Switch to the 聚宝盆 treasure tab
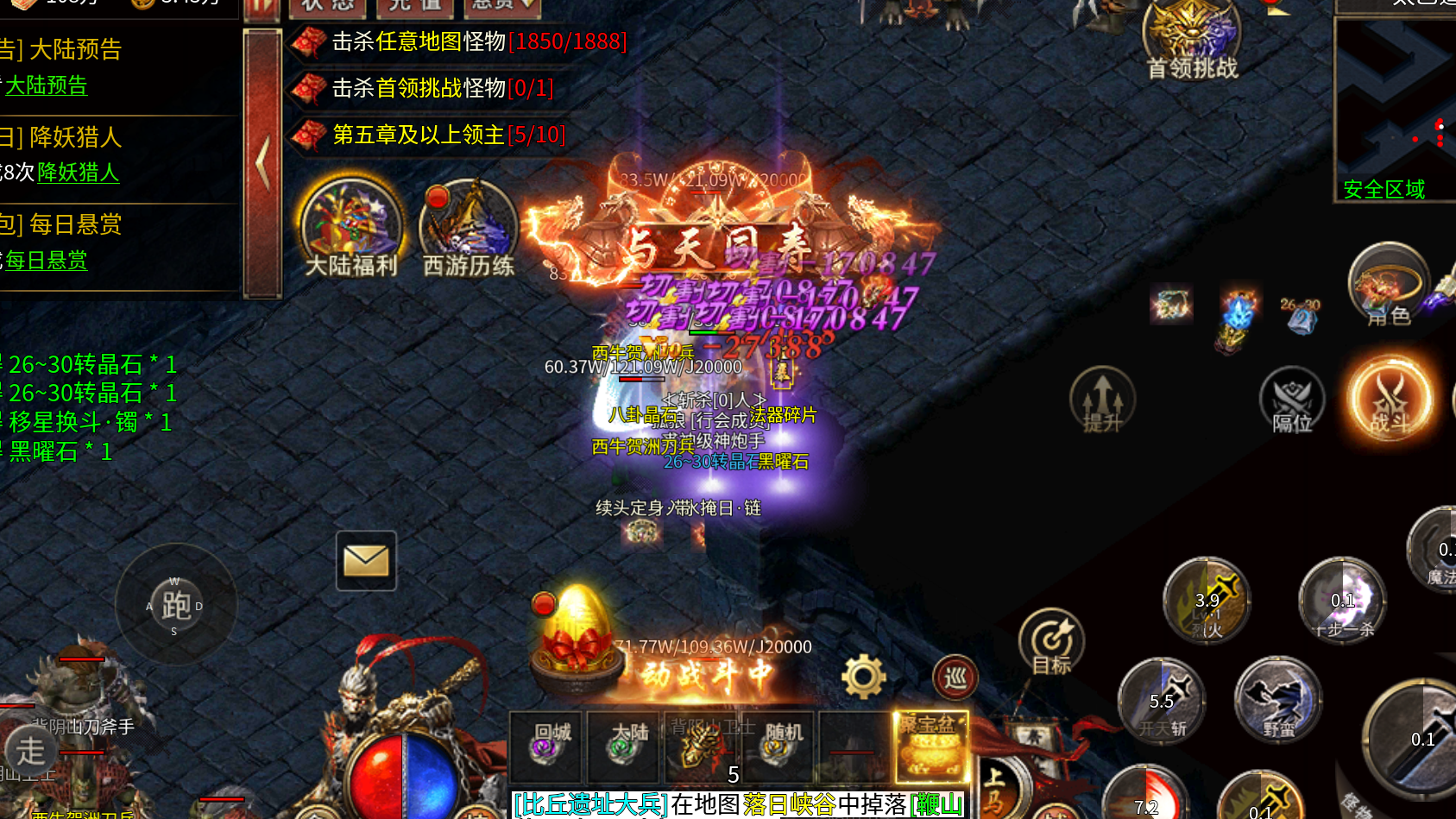The height and width of the screenshot is (819, 1456). click(930, 747)
